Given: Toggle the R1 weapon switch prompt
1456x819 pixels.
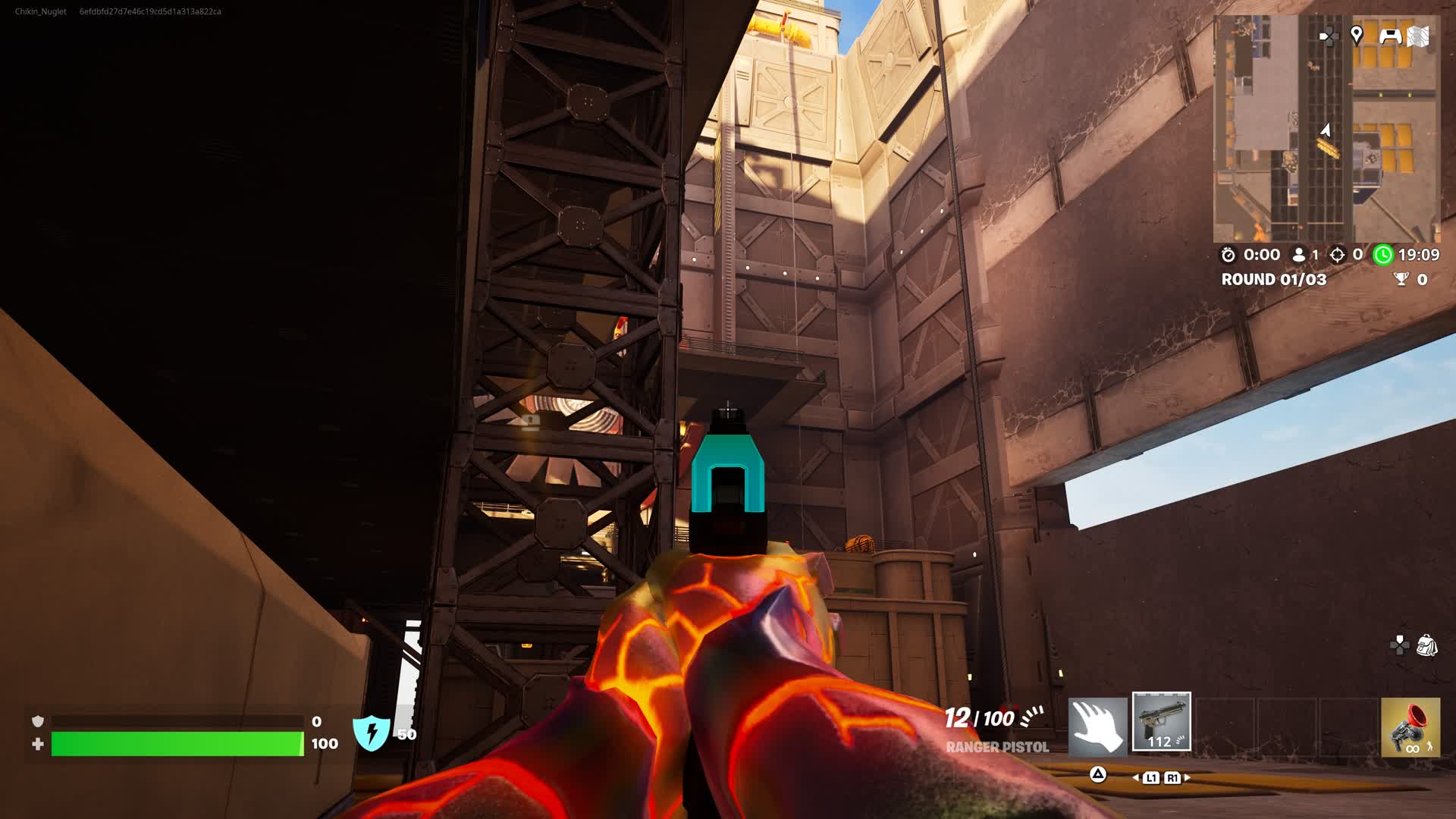Looking at the screenshot, I should click(1172, 776).
